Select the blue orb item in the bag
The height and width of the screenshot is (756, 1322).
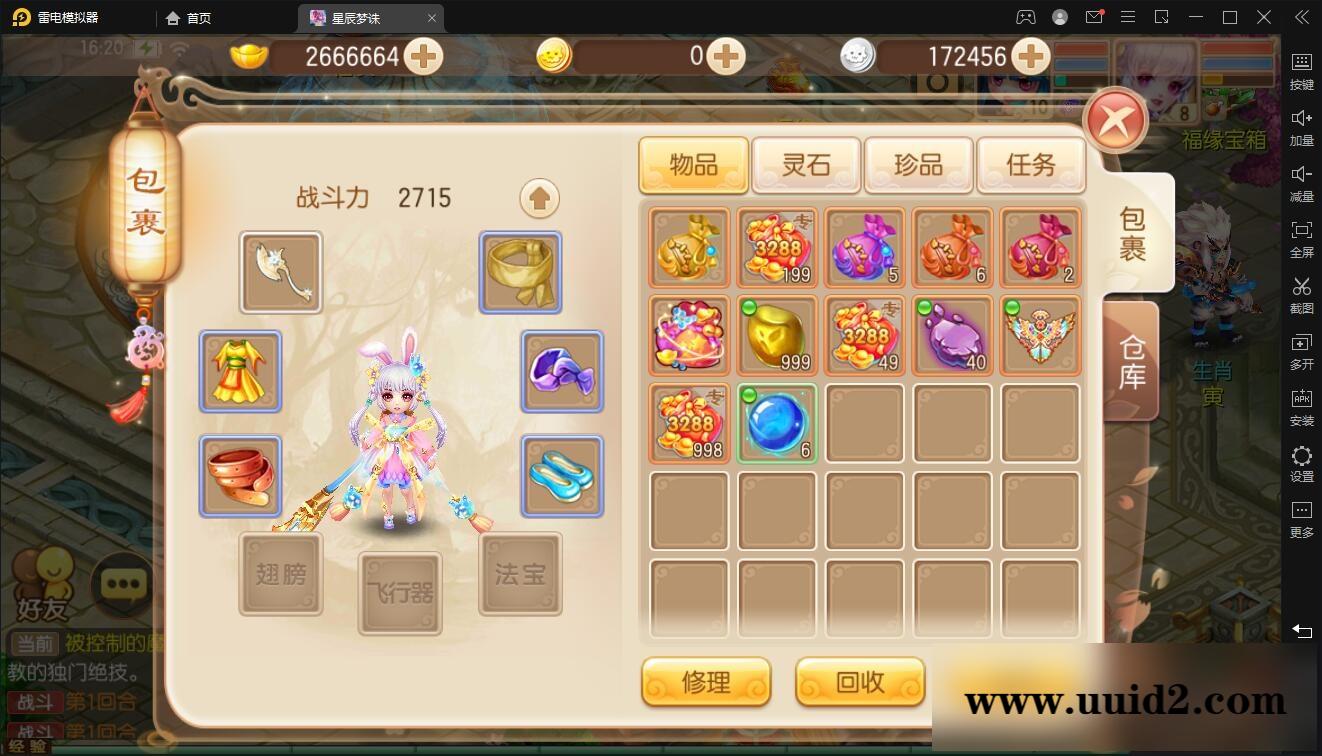click(777, 423)
